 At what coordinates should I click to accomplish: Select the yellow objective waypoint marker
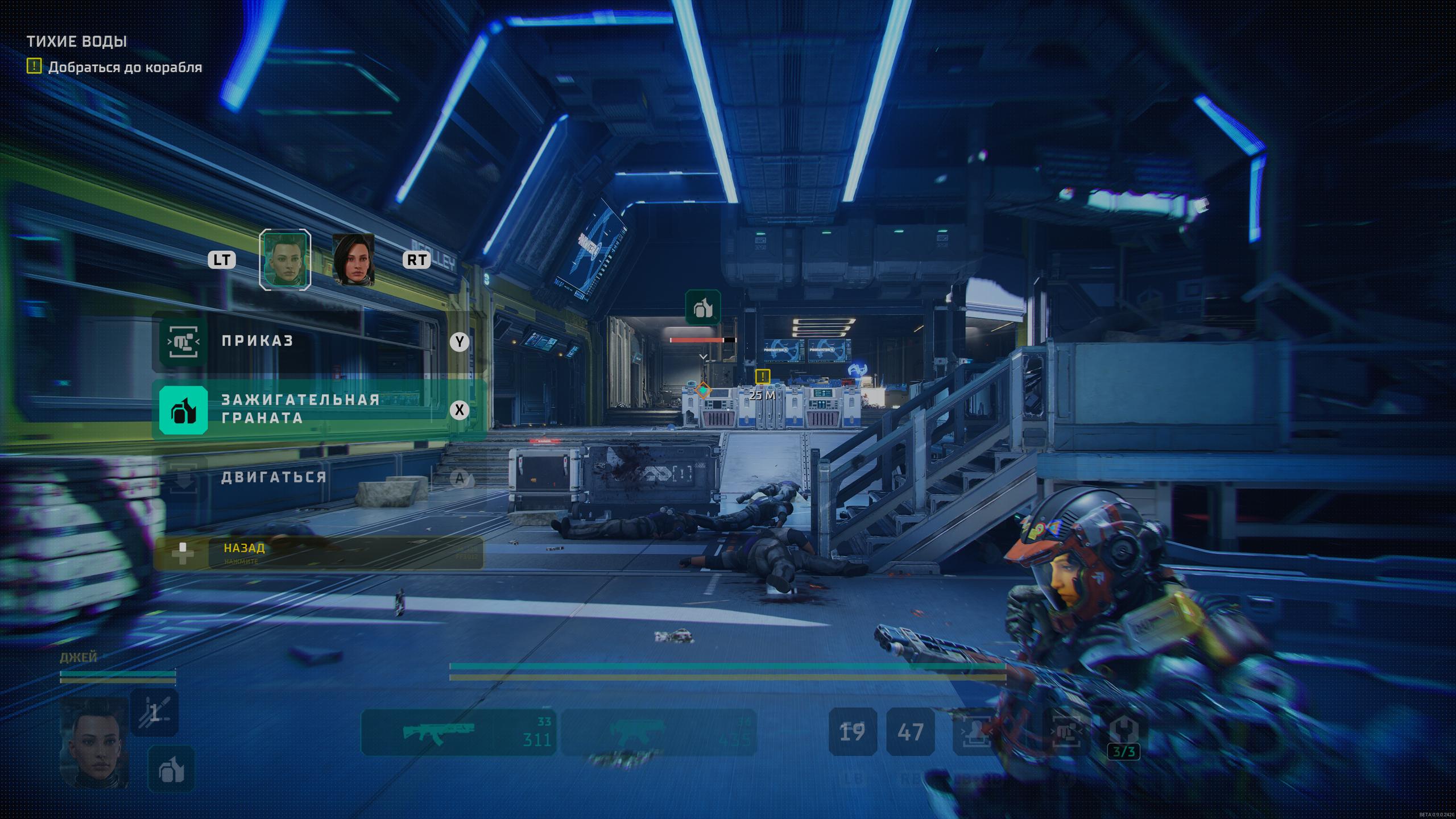(762, 377)
